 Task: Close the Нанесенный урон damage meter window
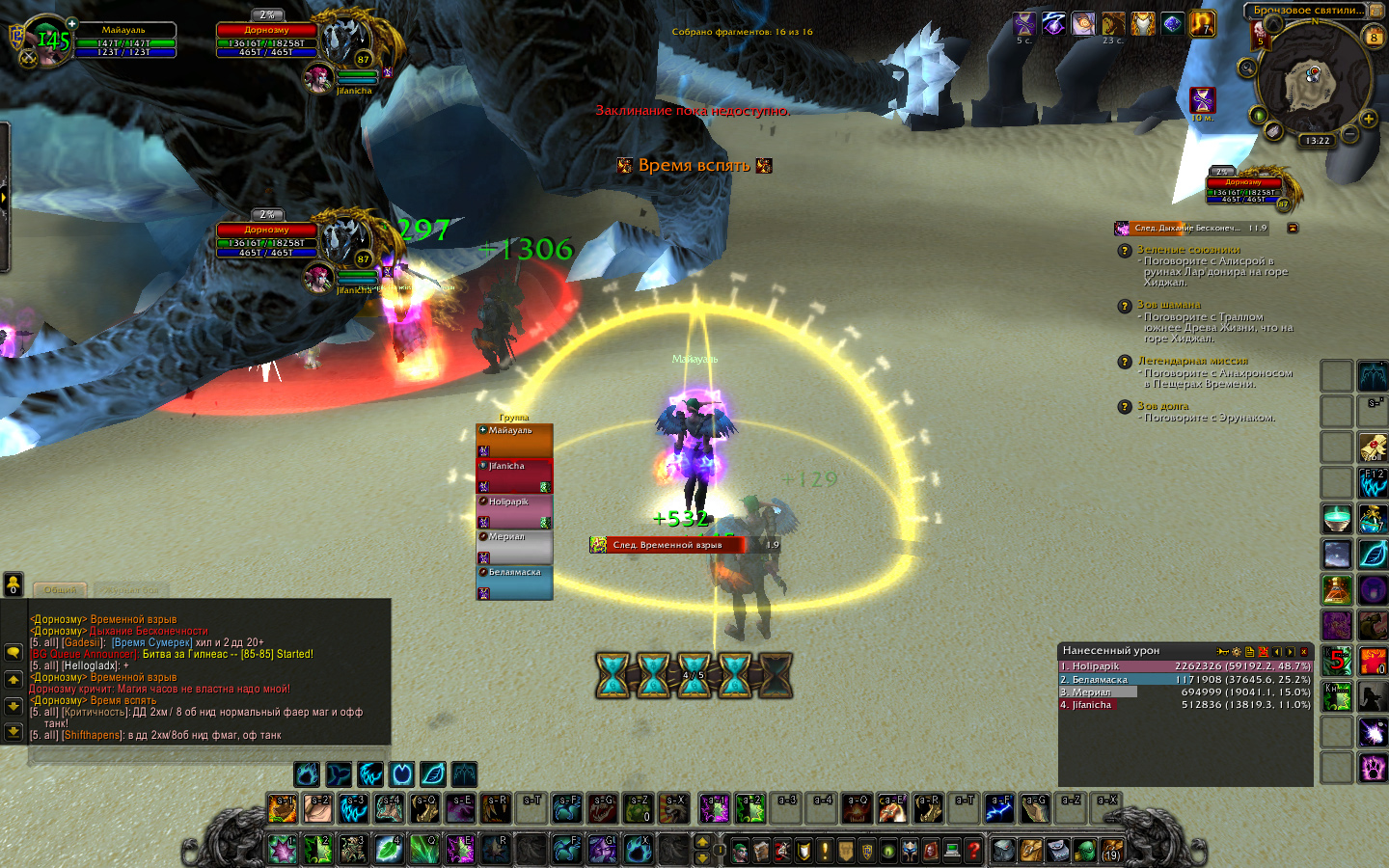[1304, 652]
